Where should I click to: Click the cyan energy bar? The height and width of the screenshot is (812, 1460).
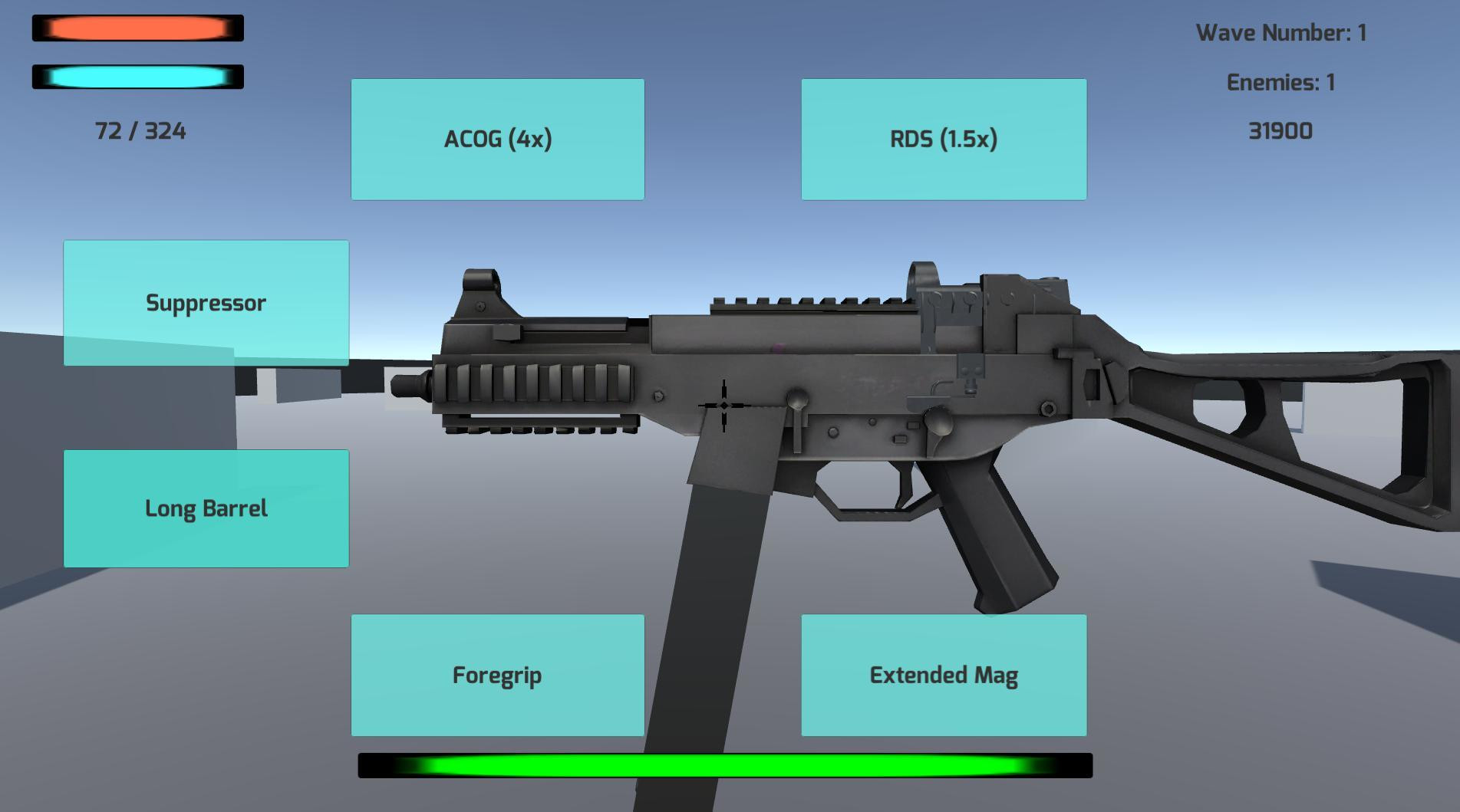pyautogui.click(x=137, y=79)
